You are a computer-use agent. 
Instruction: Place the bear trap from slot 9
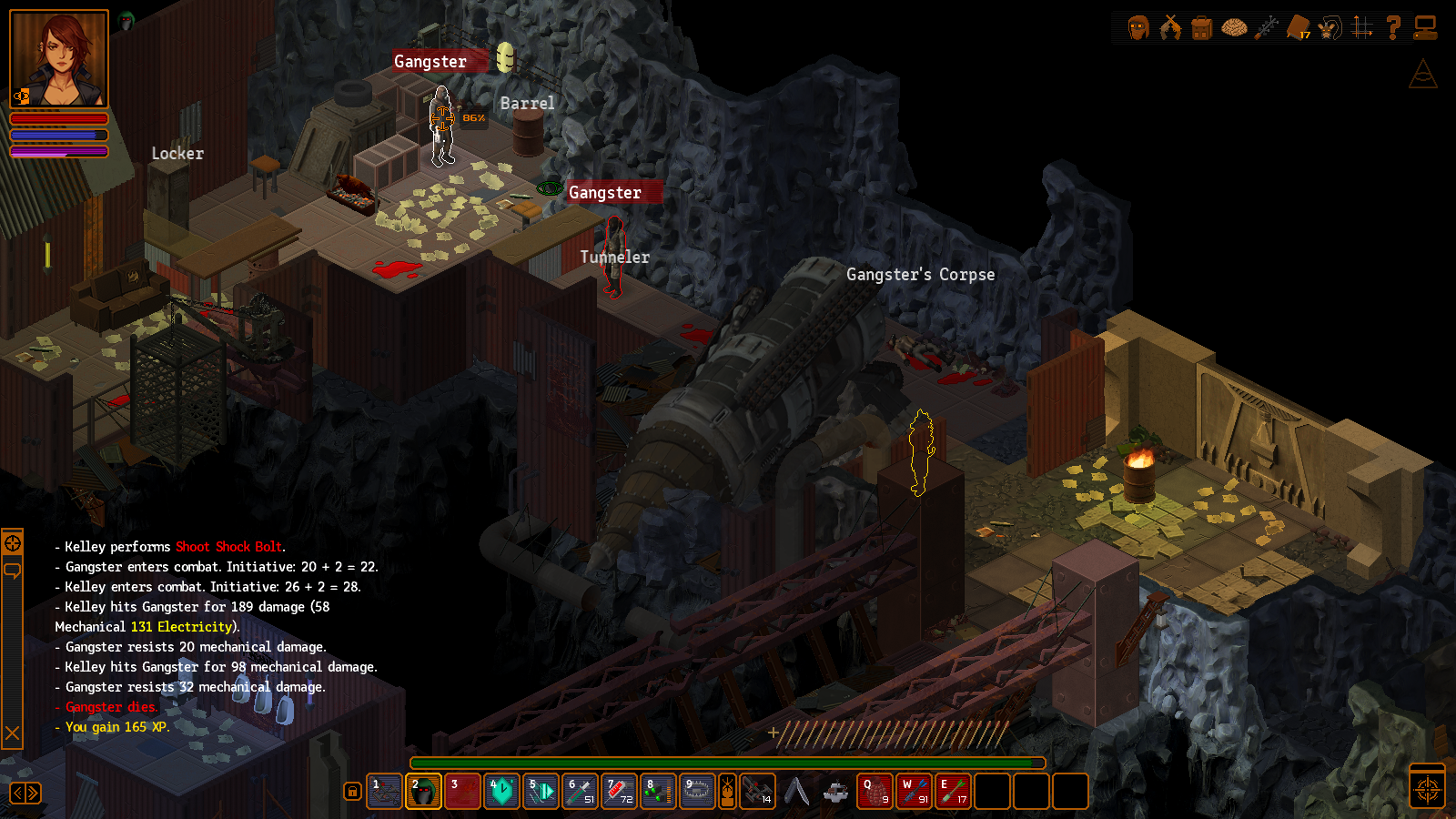(697, 792)
